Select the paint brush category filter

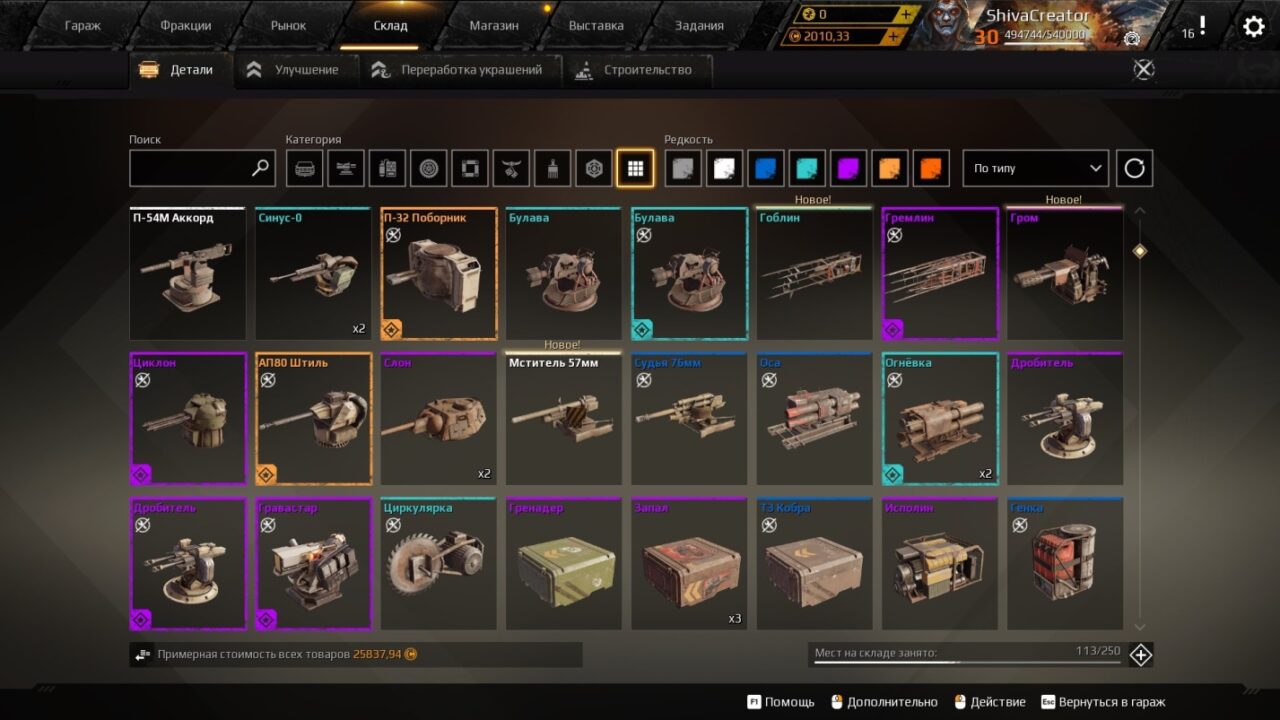[553, 168]
